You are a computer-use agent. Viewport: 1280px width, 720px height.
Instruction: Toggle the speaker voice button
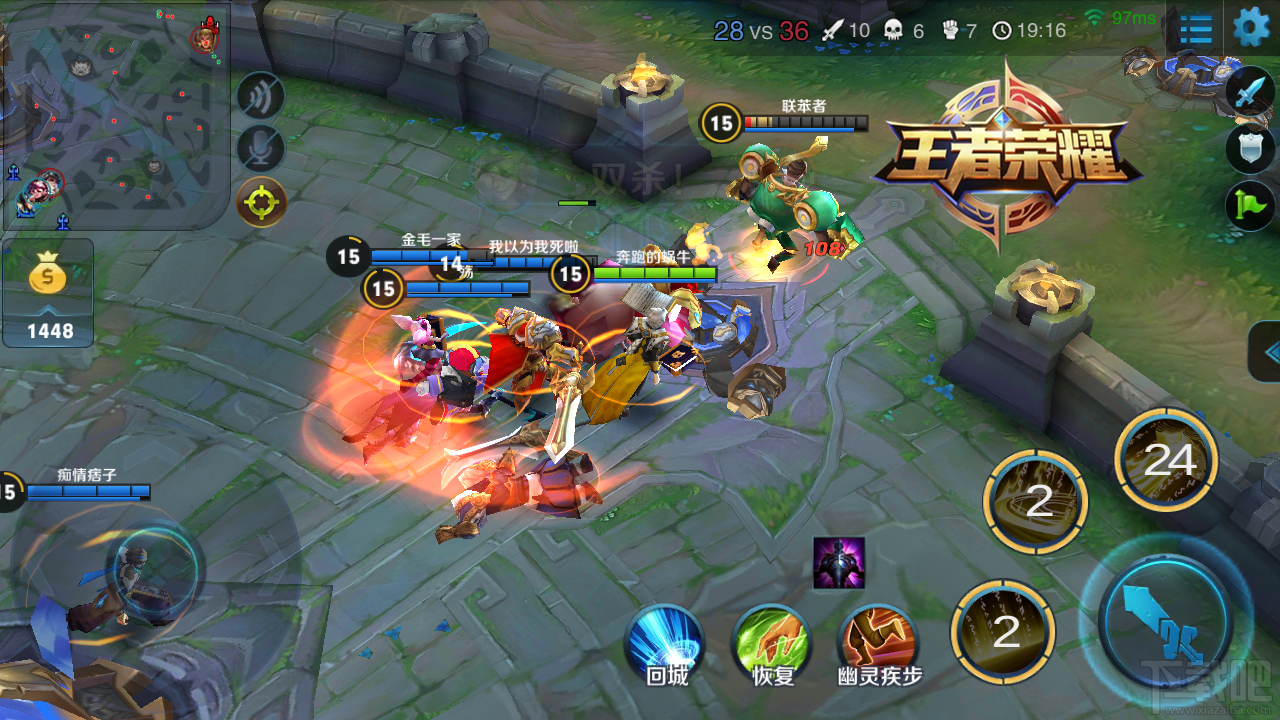(261, 96)
